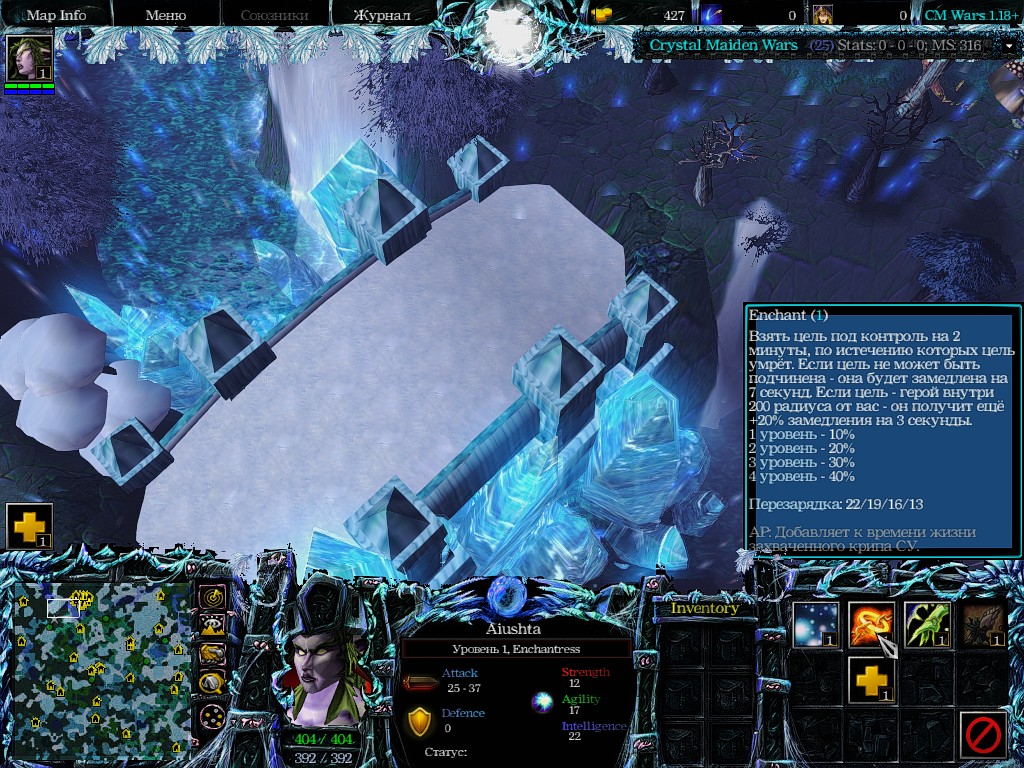Activate the green claw ability

tap(927, 625)
